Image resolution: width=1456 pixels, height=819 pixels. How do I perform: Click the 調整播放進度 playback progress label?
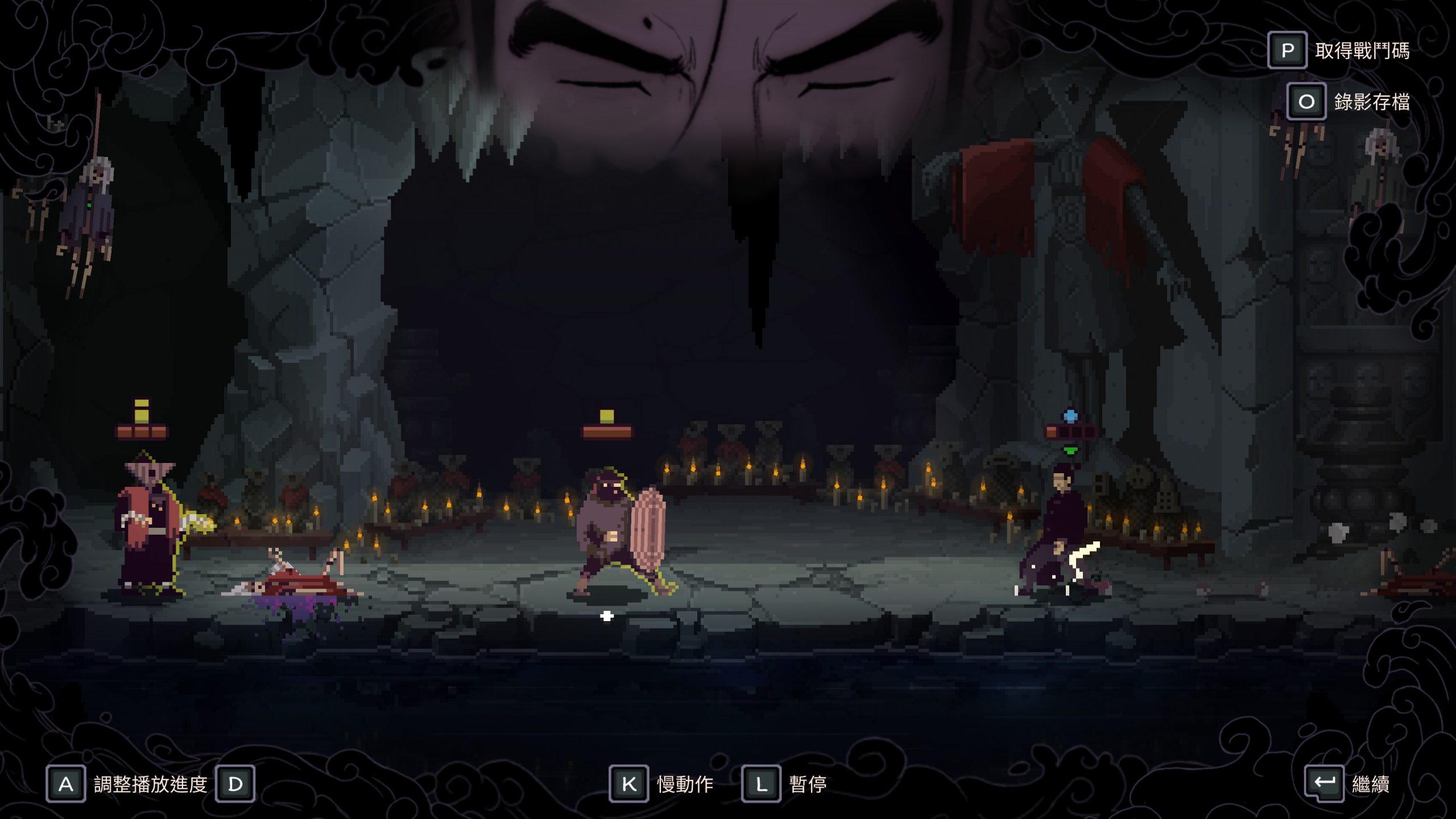point(150,784)
